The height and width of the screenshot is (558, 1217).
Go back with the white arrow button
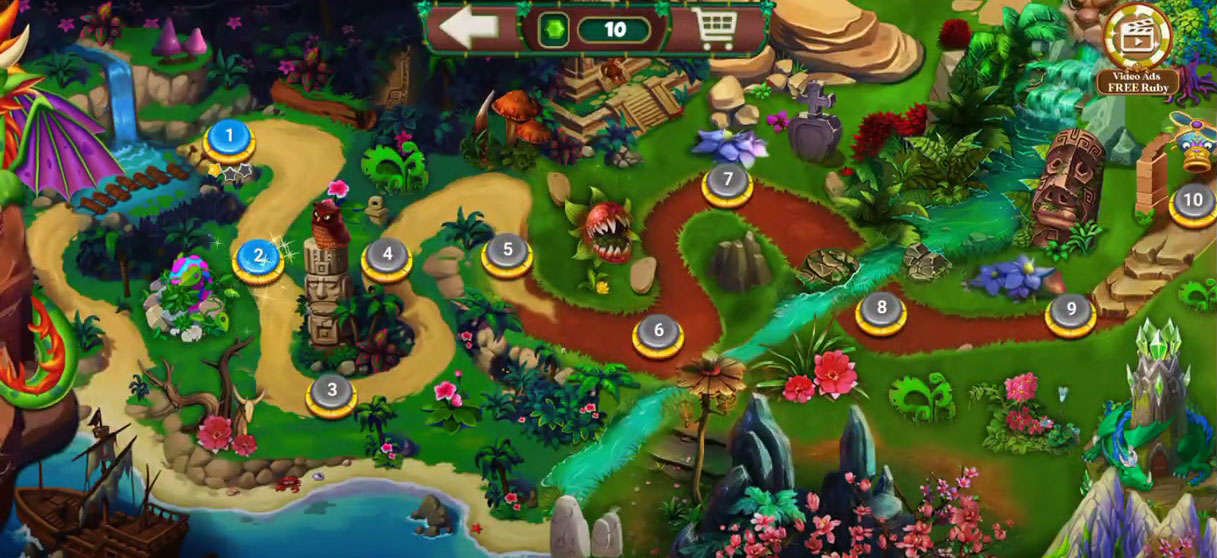pos(469,29)
